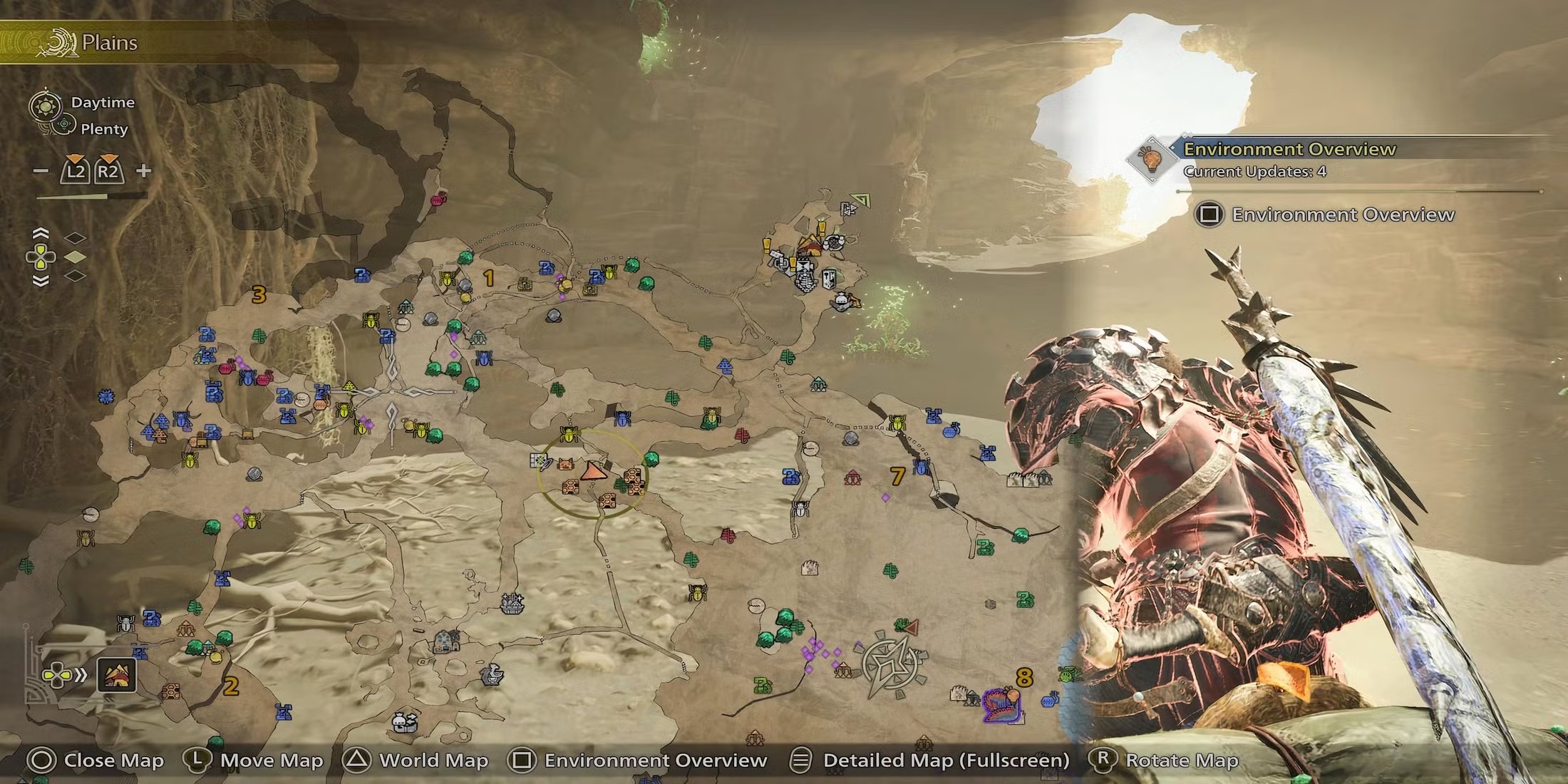
Task: Zoom out with the minus sign
Action: (x=41, y=171)
